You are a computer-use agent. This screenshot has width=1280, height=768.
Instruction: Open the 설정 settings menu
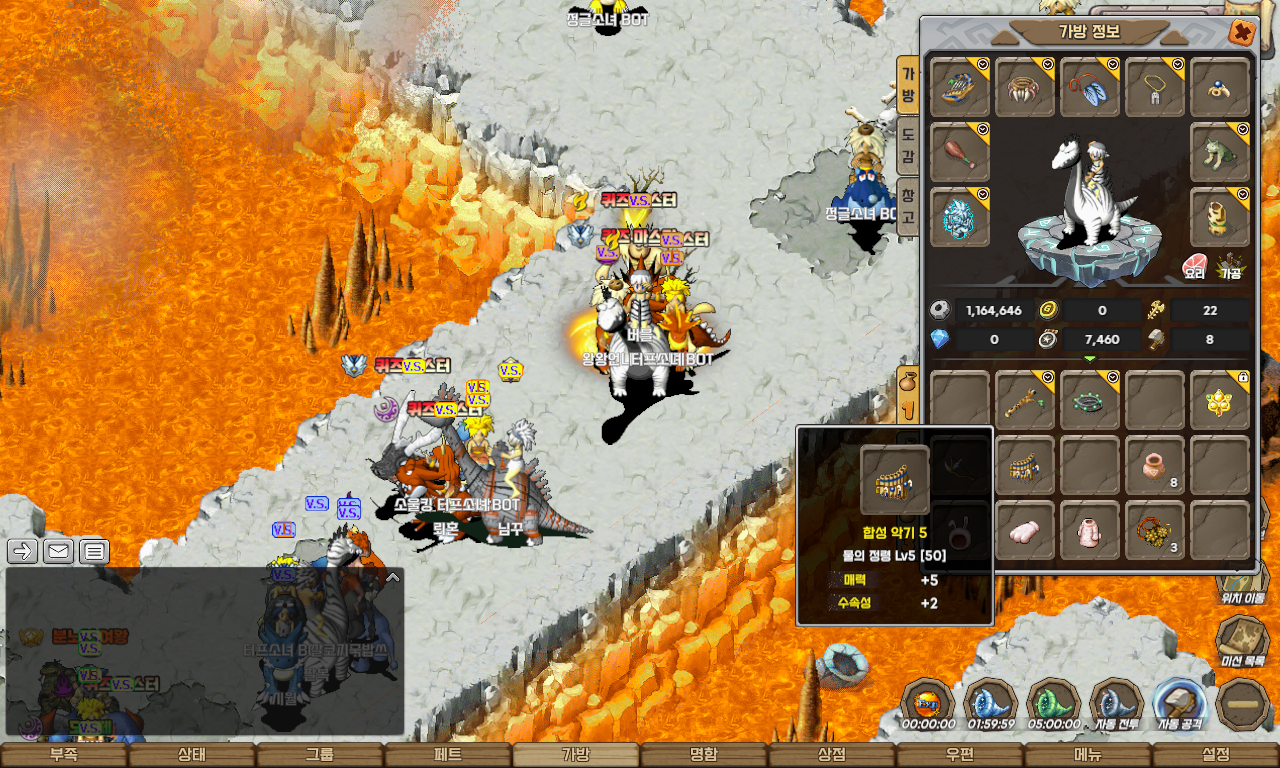[1216, 755]
